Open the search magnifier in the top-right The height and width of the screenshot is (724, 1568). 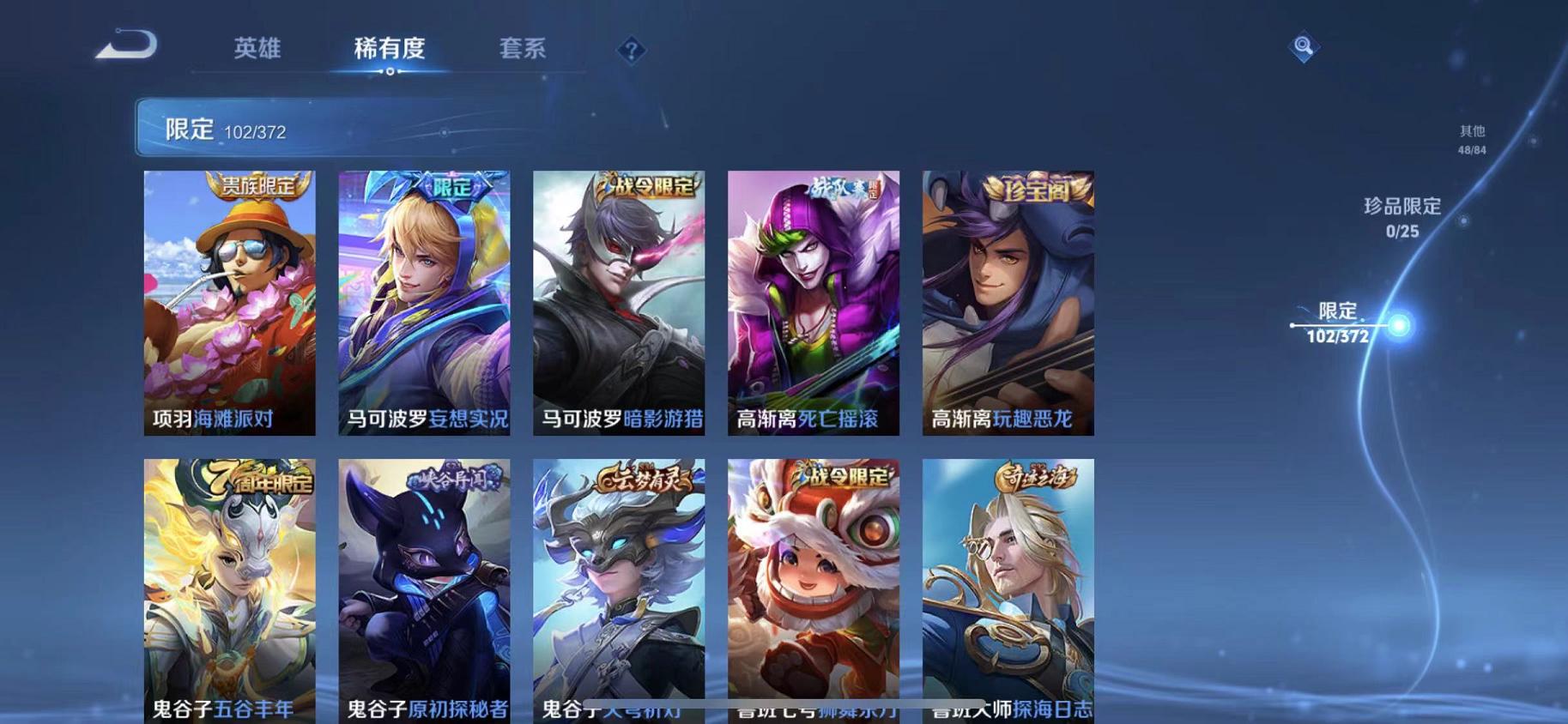[1303, 47]
